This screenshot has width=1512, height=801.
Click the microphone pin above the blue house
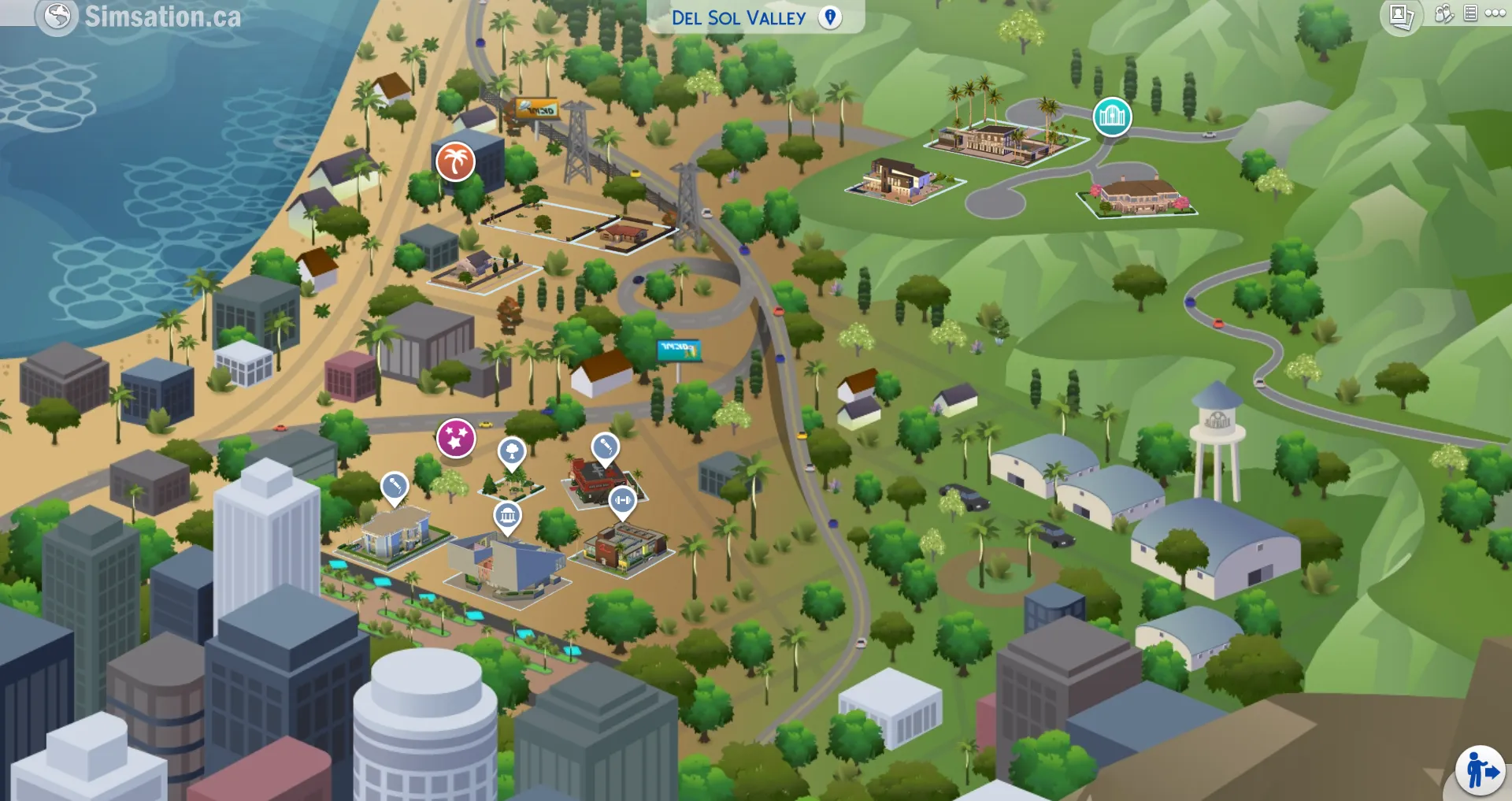394,485
